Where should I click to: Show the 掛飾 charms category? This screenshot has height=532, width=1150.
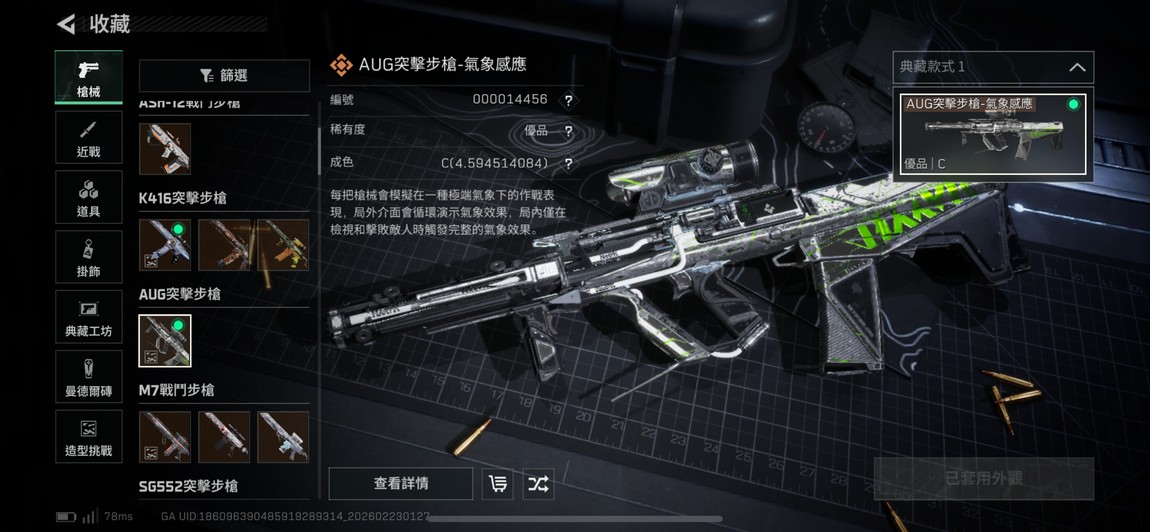pos(89,258)
